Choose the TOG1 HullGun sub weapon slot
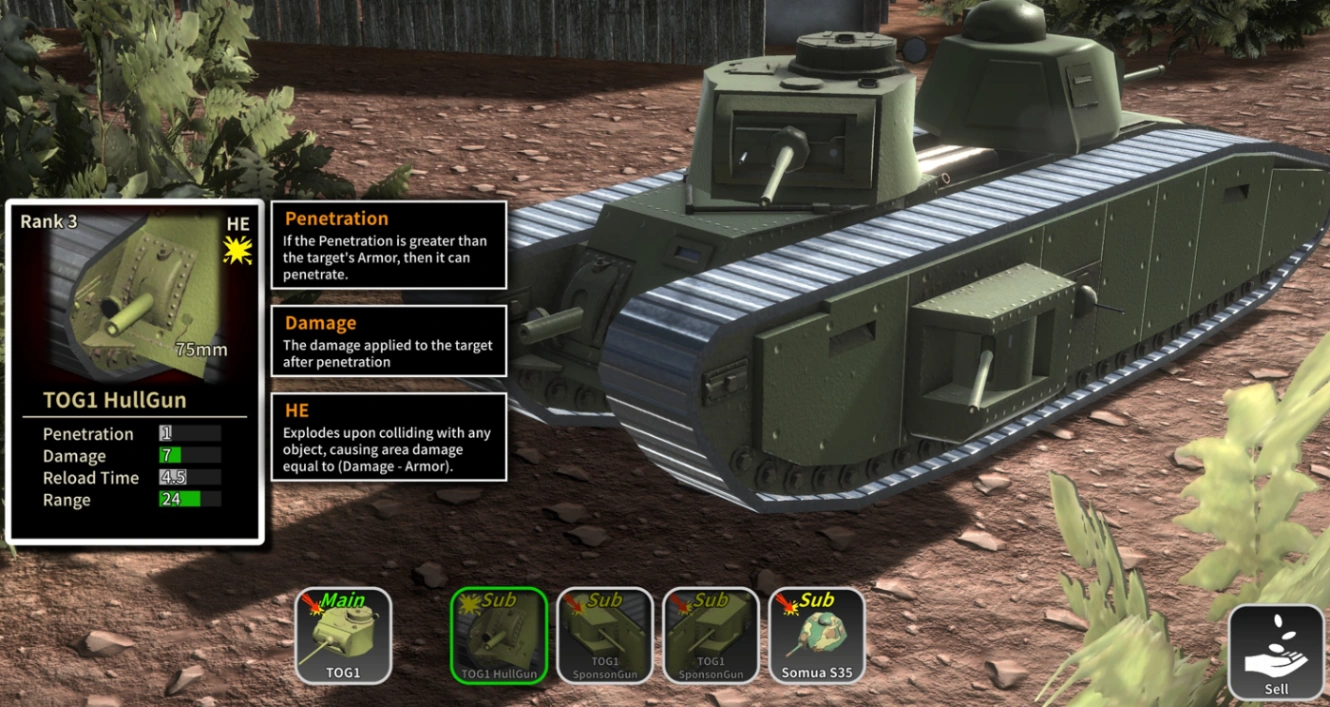 [x=499, y=635]
